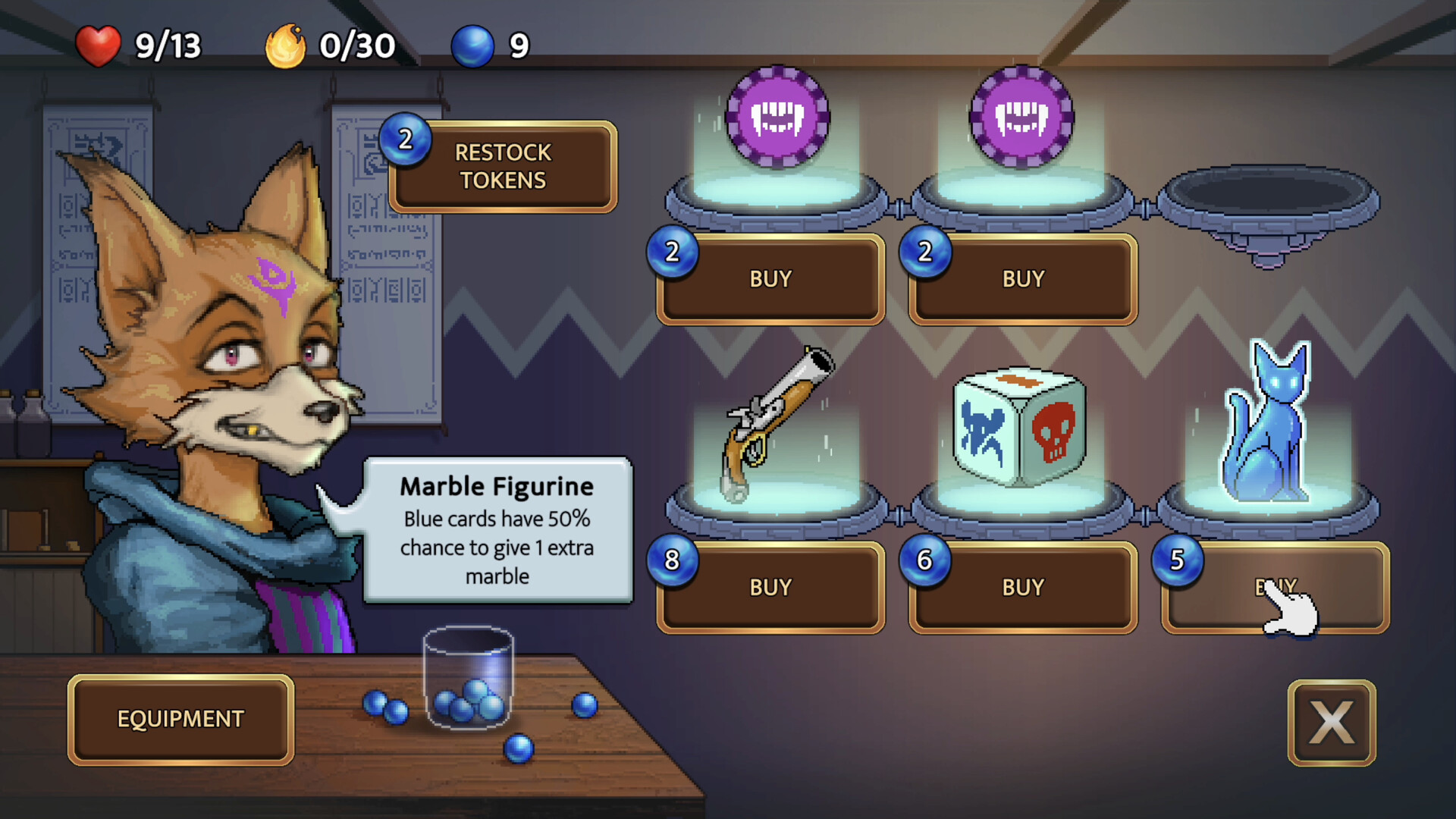
Task: Purchase the Marble Figurine for 5 marbles
Action: (1274, 586)
